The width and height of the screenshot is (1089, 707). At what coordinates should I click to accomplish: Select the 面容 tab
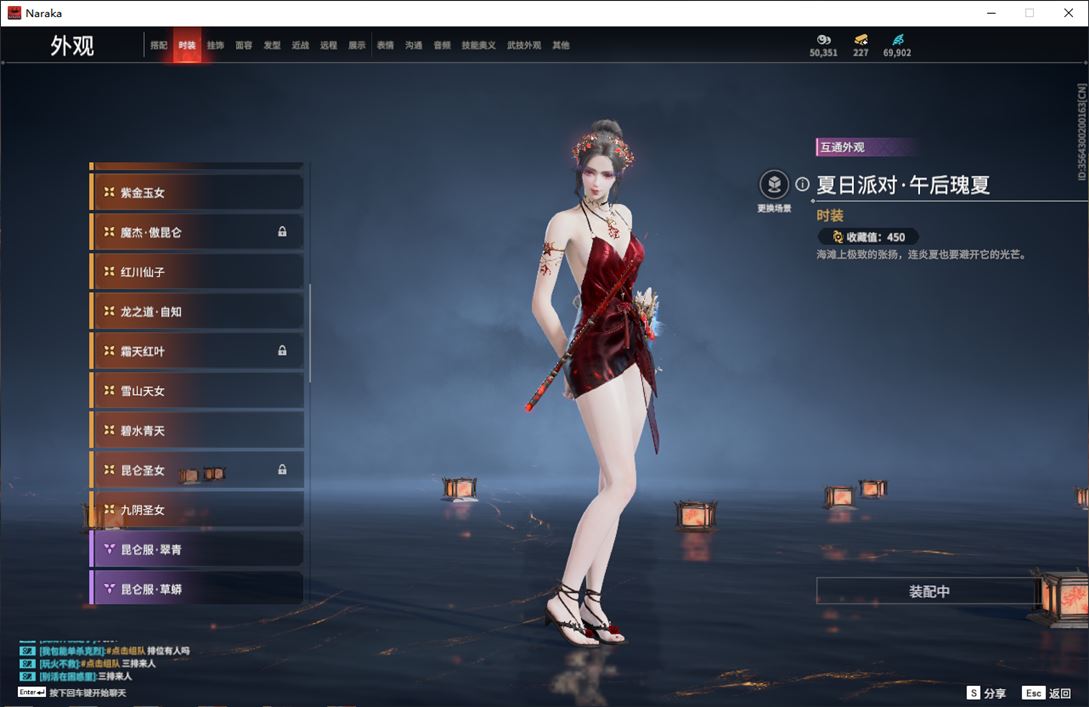(x=243, y=46)
